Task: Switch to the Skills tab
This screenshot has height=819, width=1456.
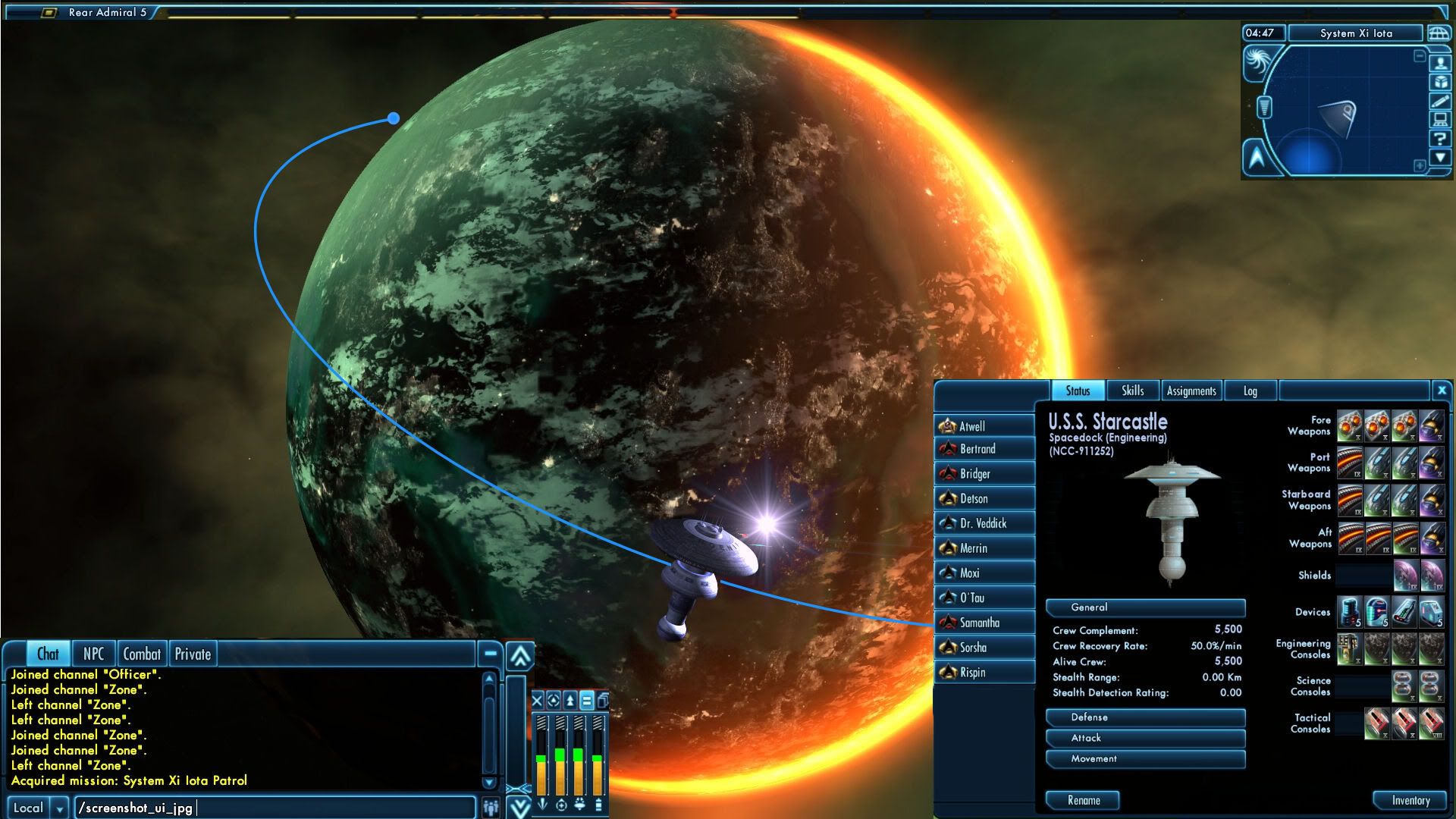Action: point(1133,391)
